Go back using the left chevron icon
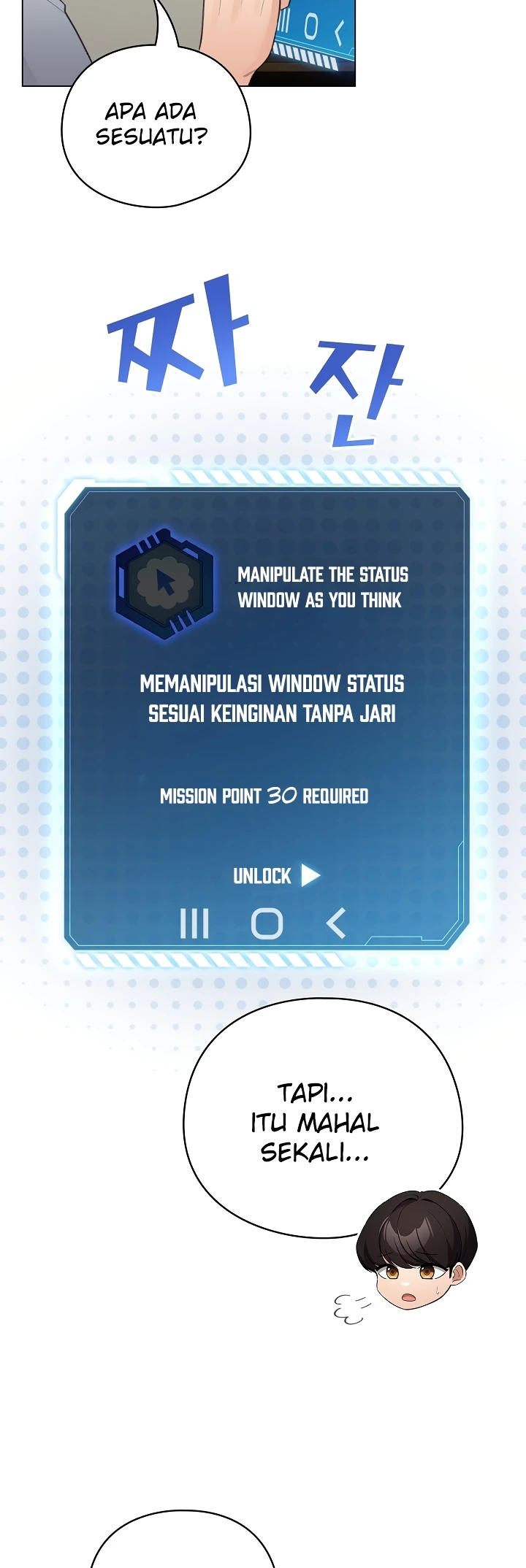526x1568 pixels. point(336,923)
